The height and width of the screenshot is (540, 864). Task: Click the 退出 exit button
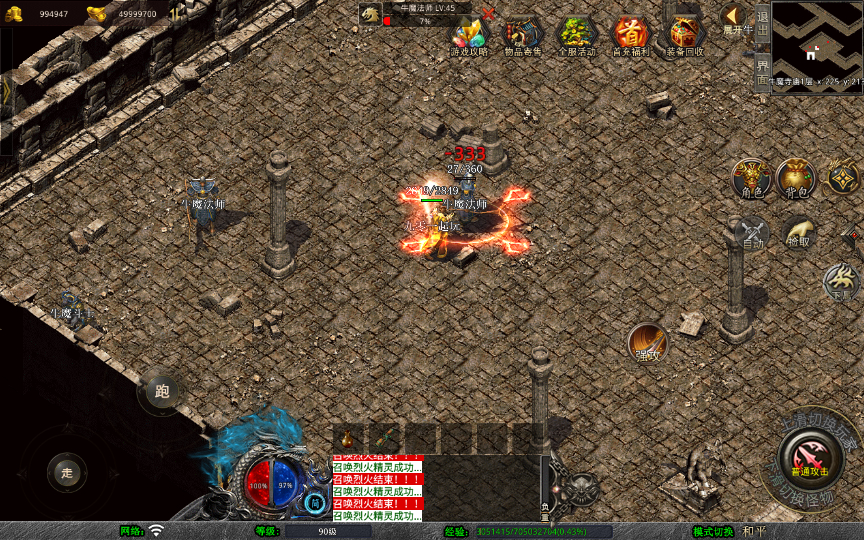point(762,22)
